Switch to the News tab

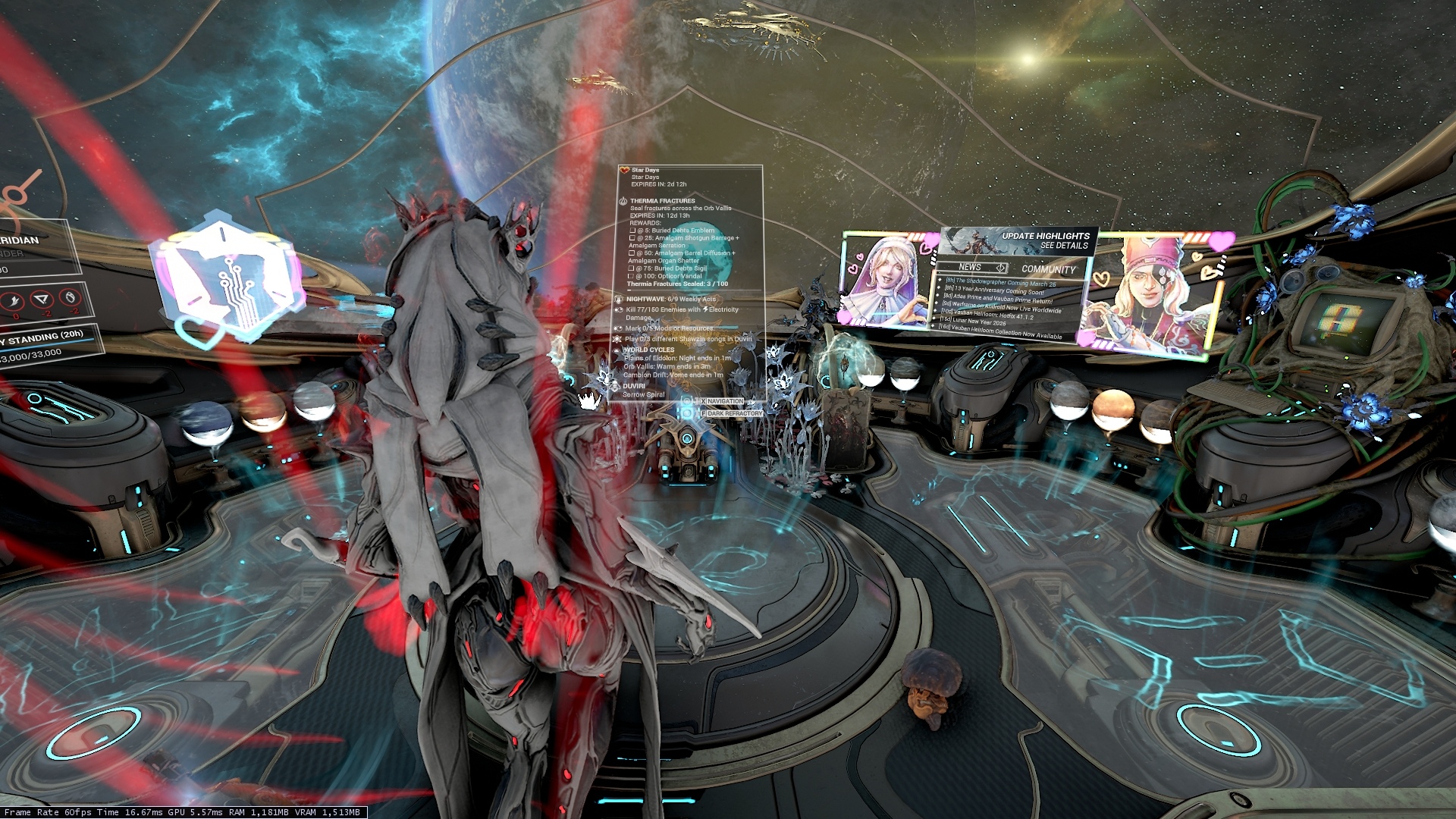pos(970,268)
